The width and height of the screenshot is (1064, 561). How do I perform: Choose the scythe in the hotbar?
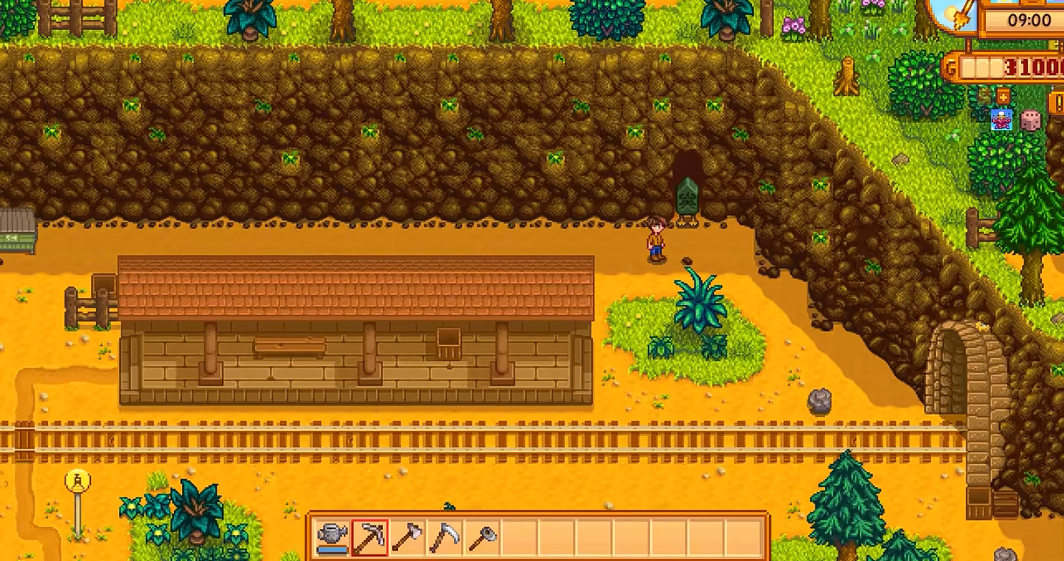(x=445, y=538)
